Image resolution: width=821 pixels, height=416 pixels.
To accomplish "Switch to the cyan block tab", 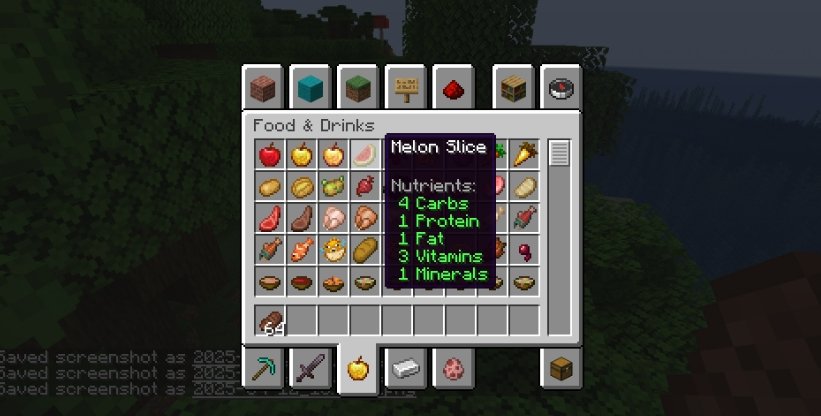I will point(308,88).
